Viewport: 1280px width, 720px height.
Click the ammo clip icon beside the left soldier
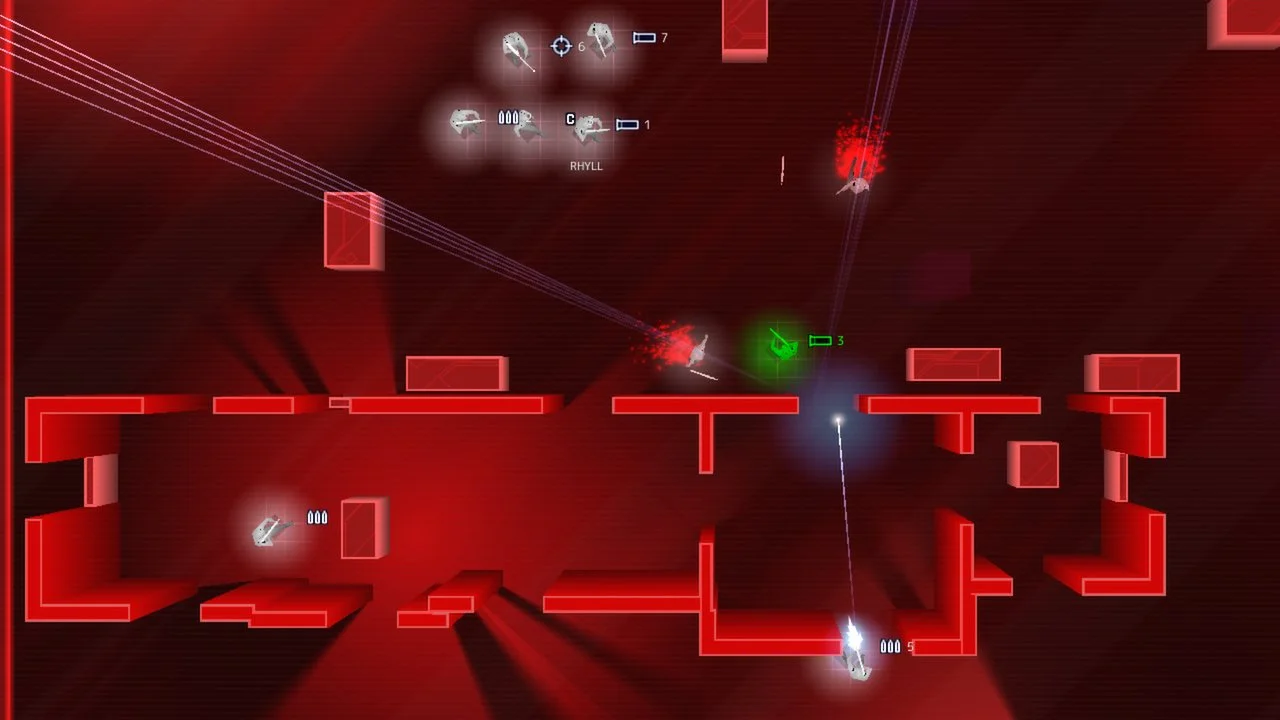point(318,518)
